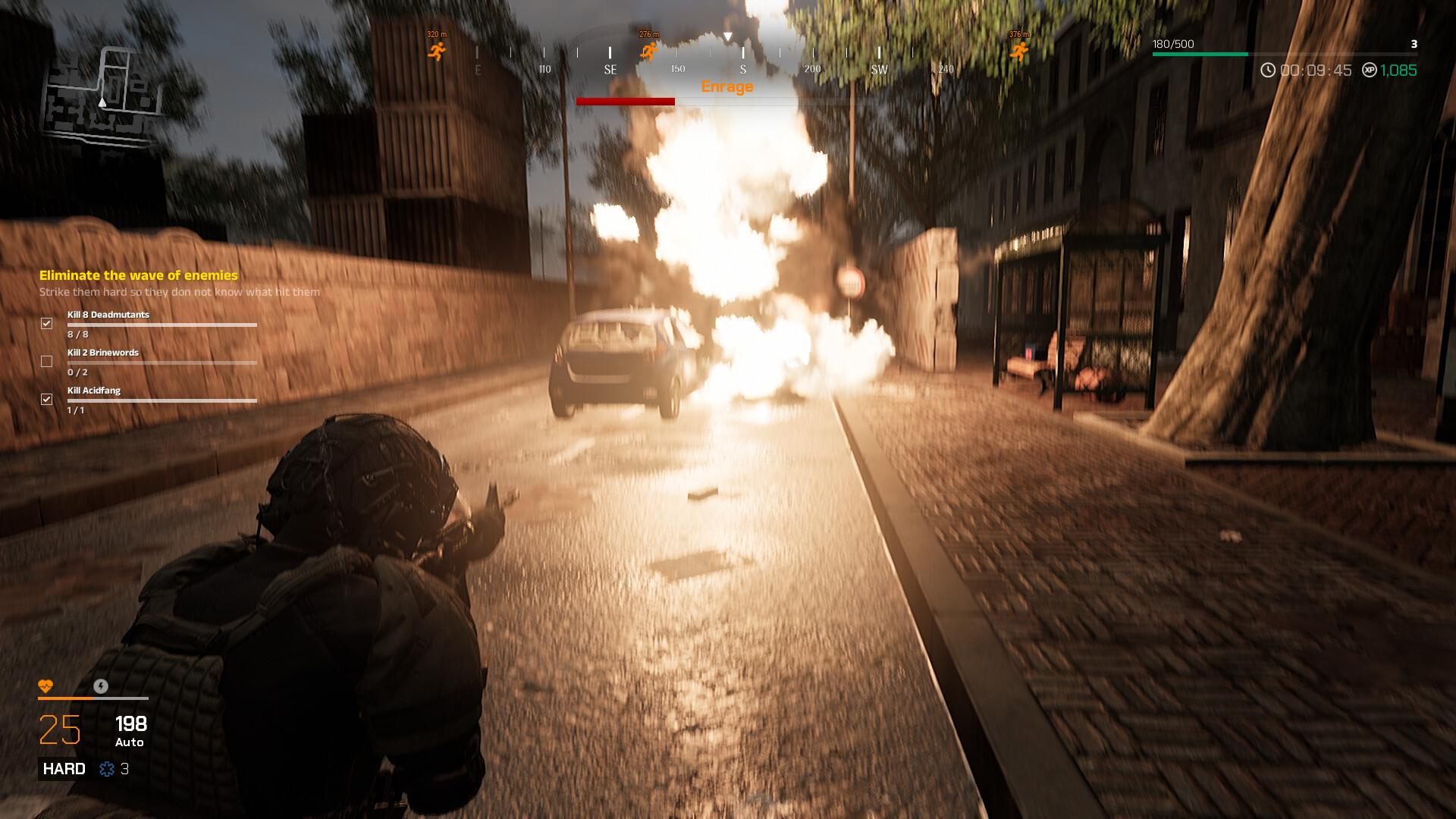Viewport: 1456px width, 819px height.
Task: Toggle the Kill 2 Brinewords objective checkbox
Action: [47, 362]
